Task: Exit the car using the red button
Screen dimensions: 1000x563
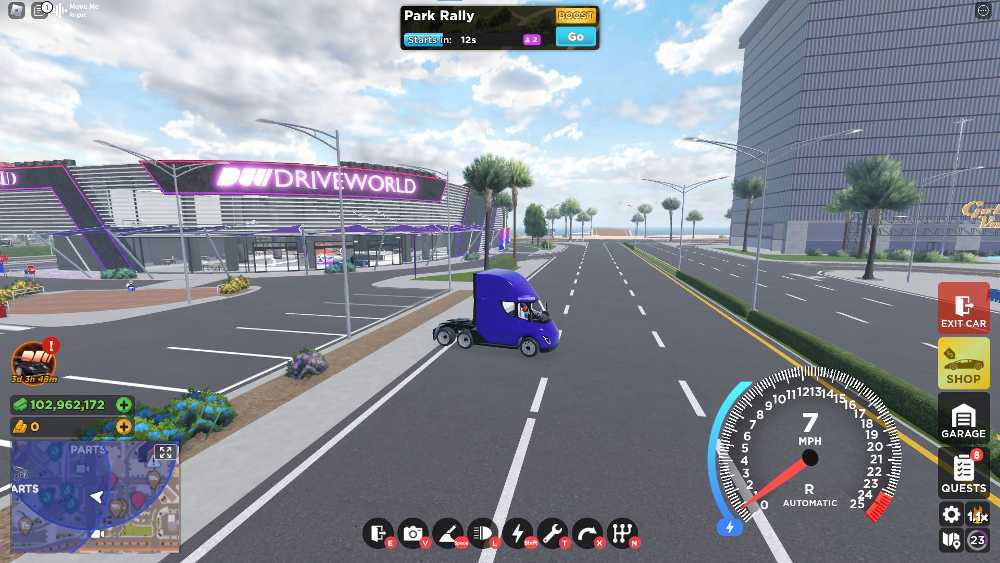Action: (963, 309)
